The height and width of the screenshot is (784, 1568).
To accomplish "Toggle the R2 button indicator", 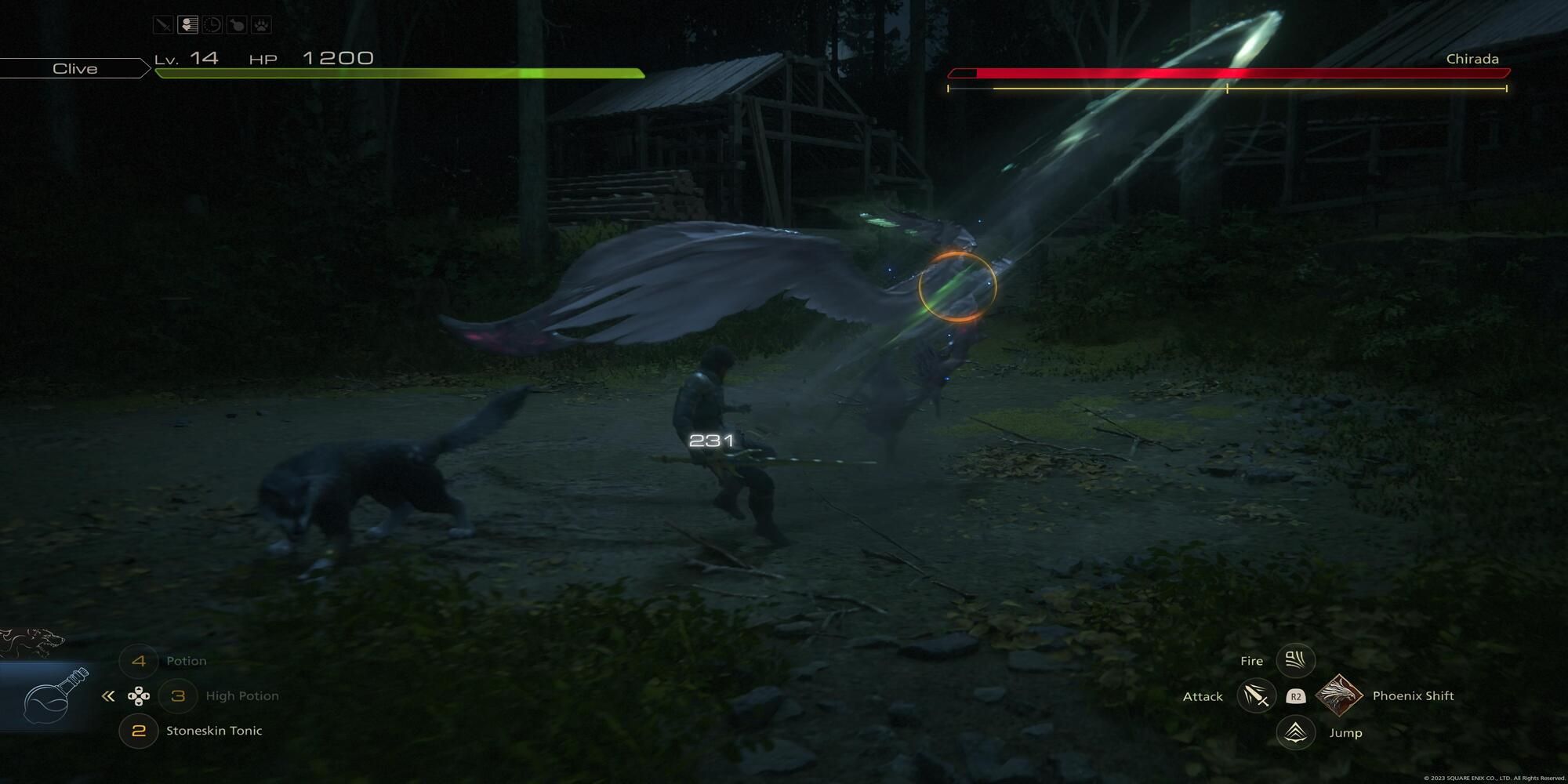I will point(1298,695).
